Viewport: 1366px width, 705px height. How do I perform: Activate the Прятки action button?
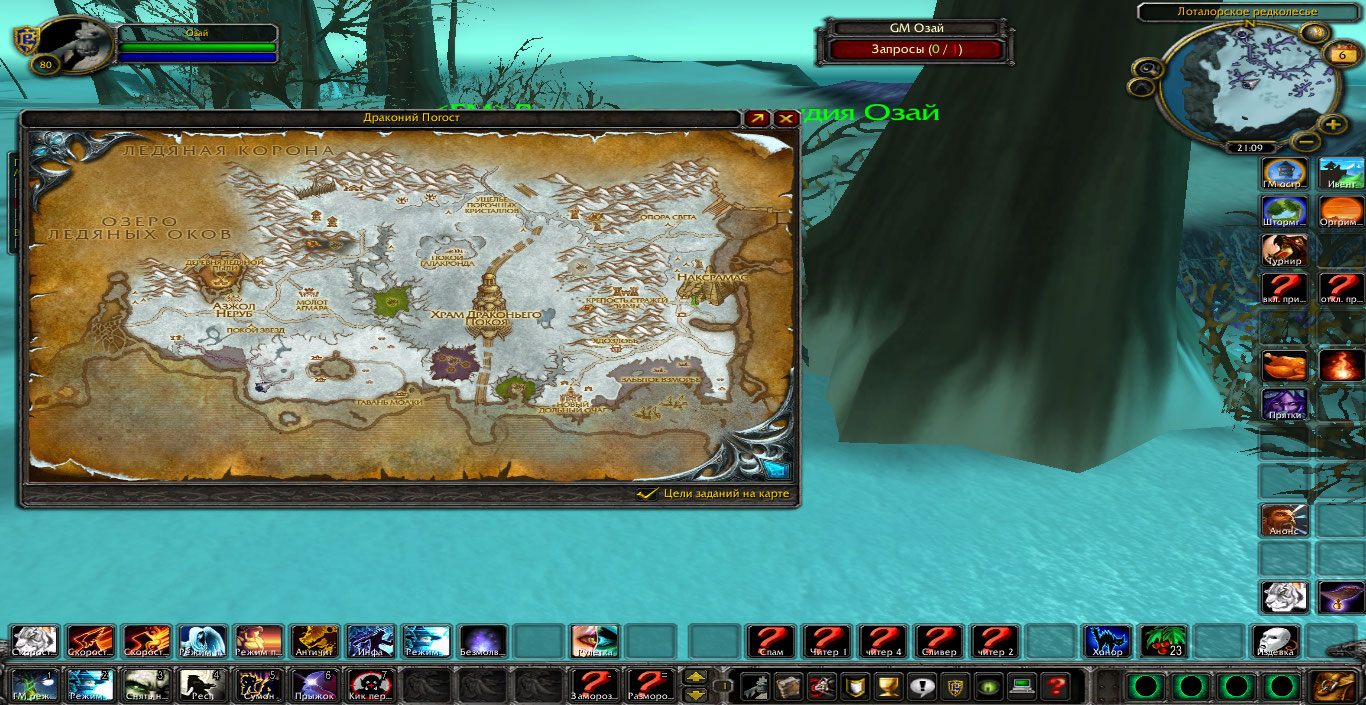pyautogui.click(x=1284, y=405)
